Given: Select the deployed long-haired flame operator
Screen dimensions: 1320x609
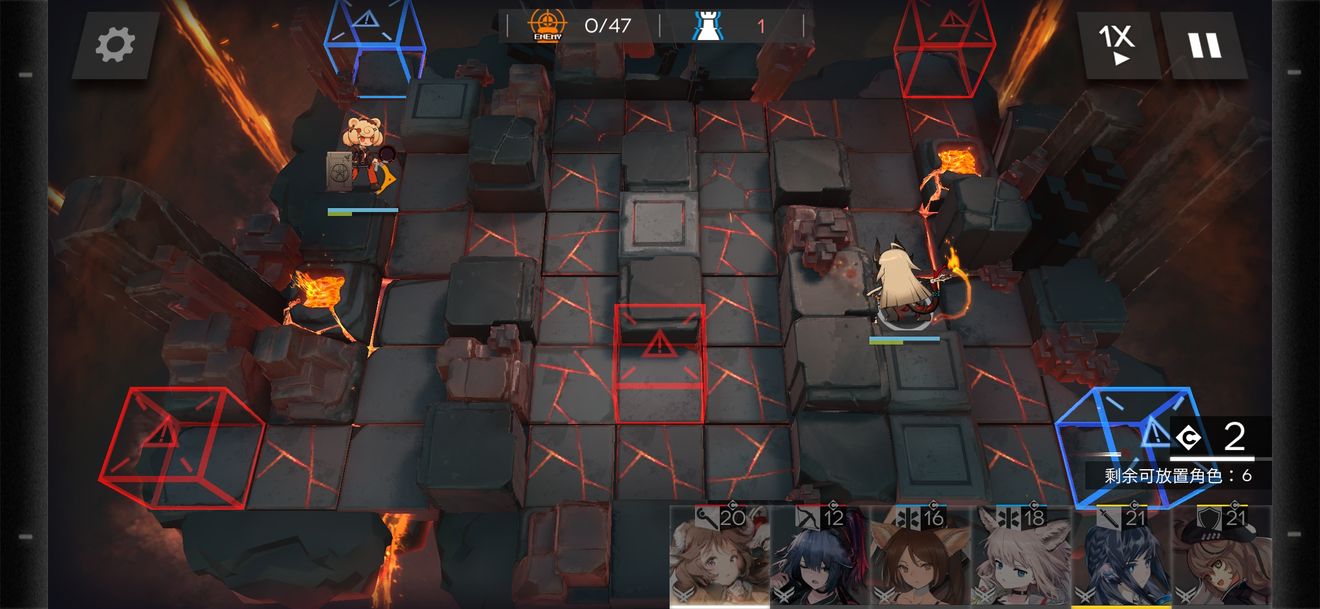Looking at the screenshot, I should click(902, 285).
